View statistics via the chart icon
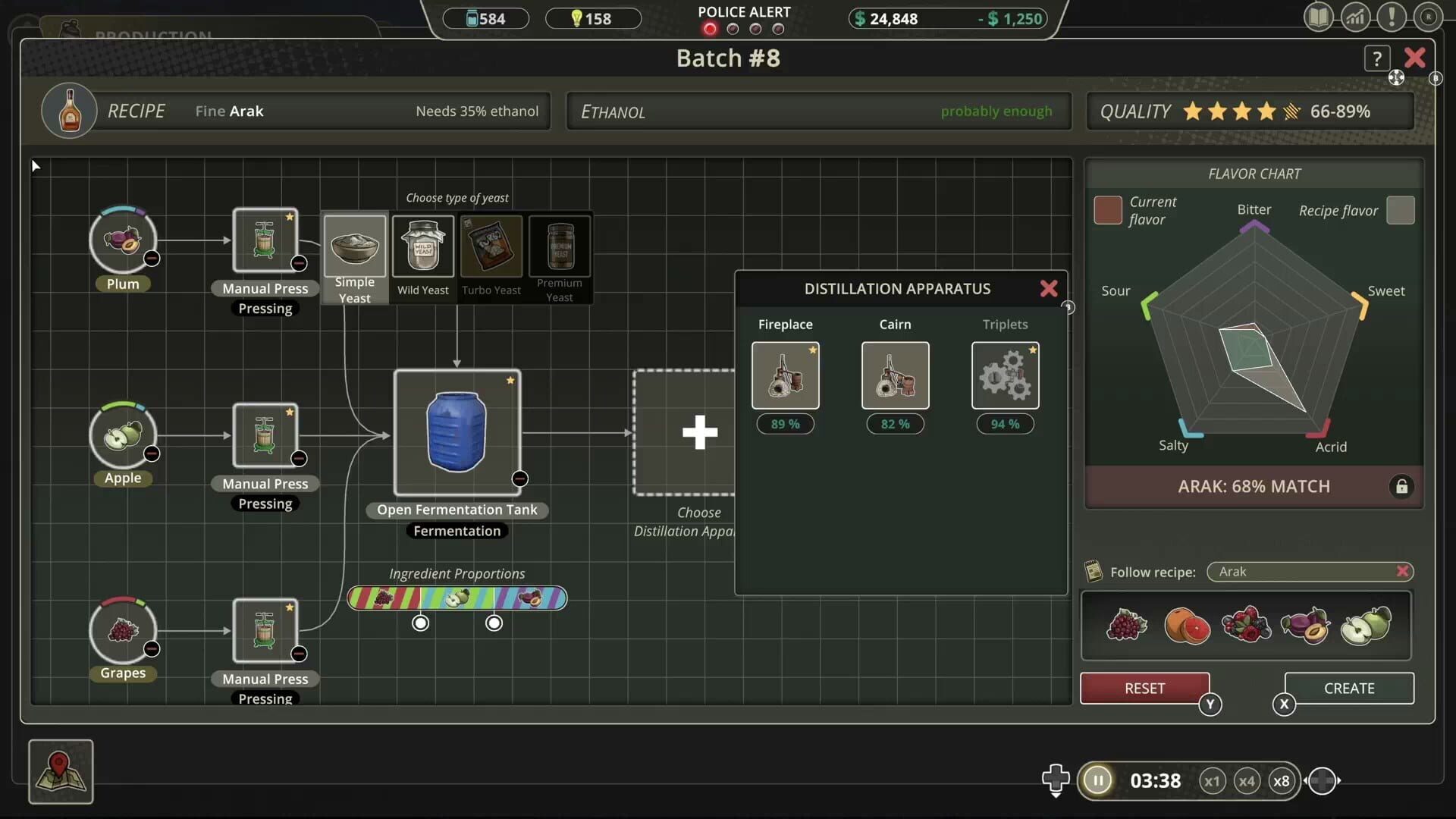1456x819 pixels. point(1356,17)
